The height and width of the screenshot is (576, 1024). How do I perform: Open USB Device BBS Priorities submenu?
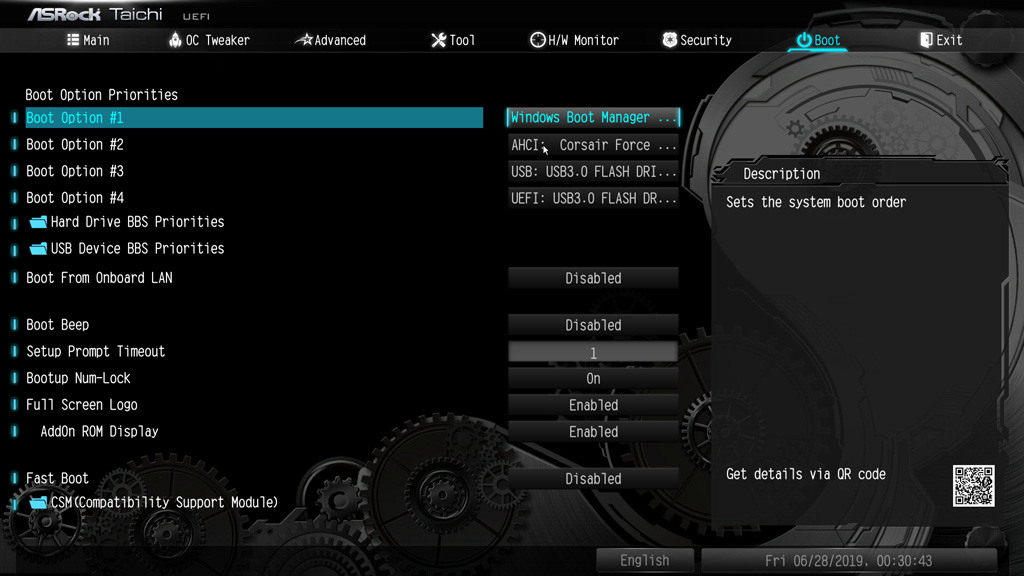[137, 248]
